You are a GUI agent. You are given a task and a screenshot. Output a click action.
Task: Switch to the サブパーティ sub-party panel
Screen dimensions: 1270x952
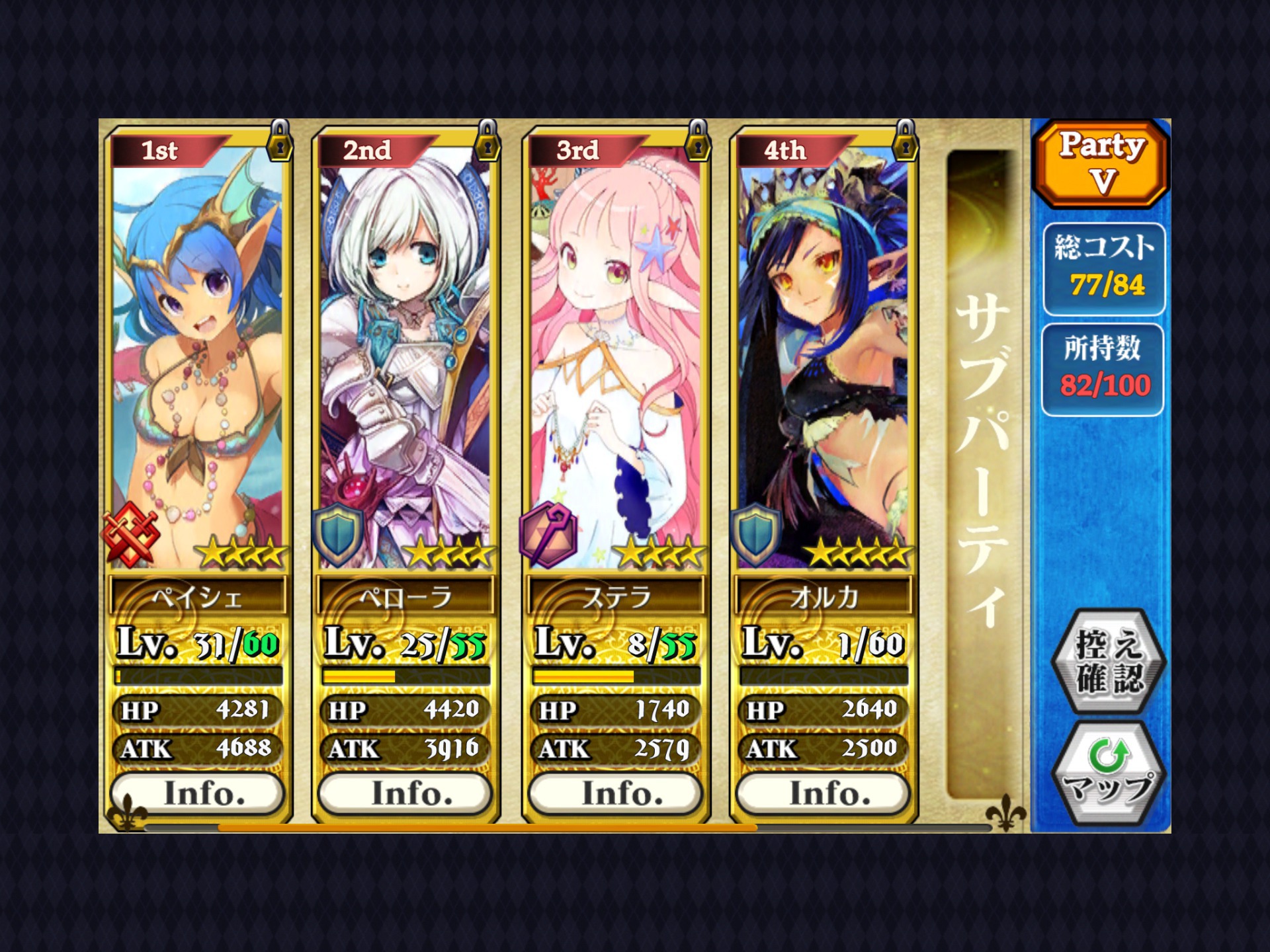982,463
